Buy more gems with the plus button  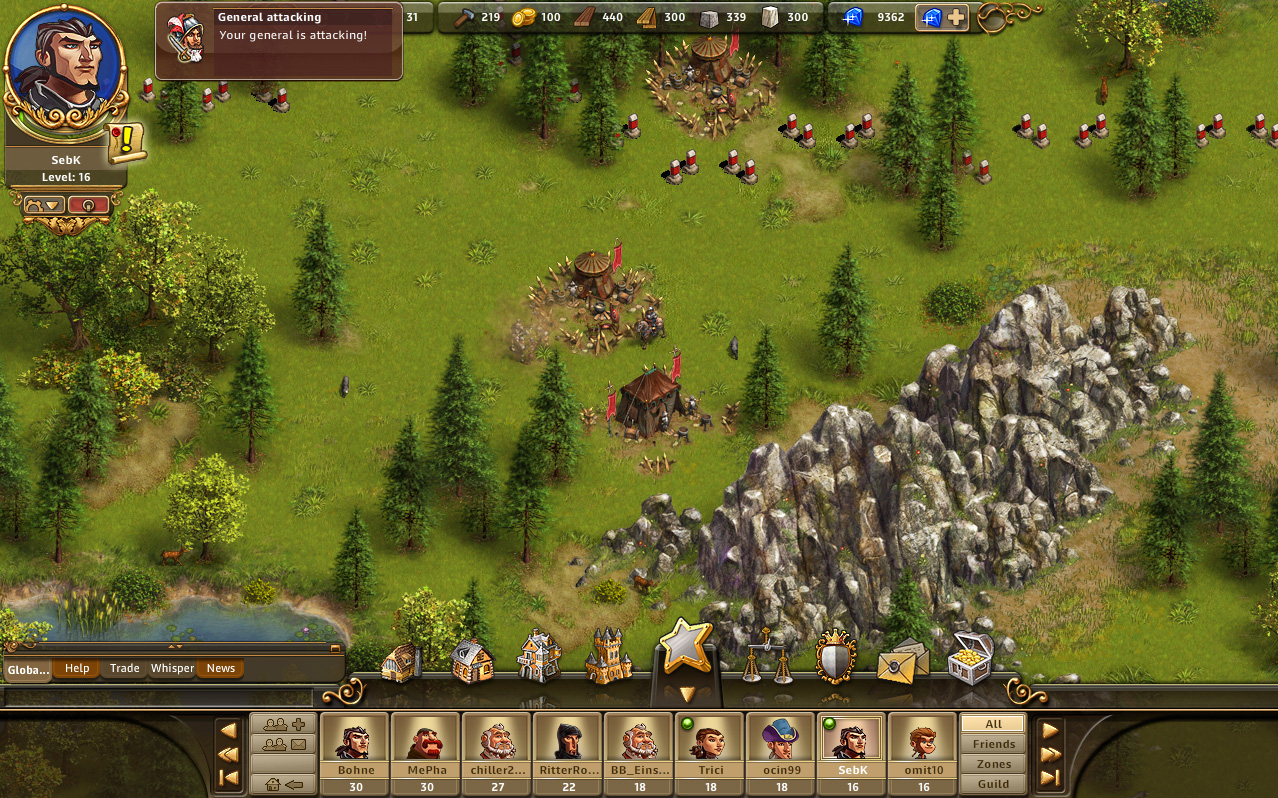point(956,17)
